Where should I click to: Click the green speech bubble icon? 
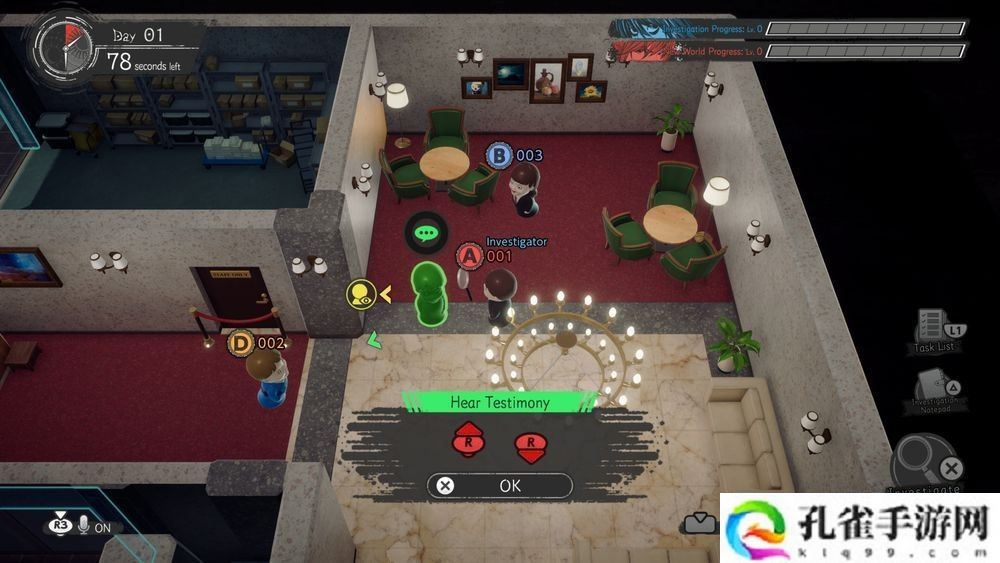[x=427, y=233]
